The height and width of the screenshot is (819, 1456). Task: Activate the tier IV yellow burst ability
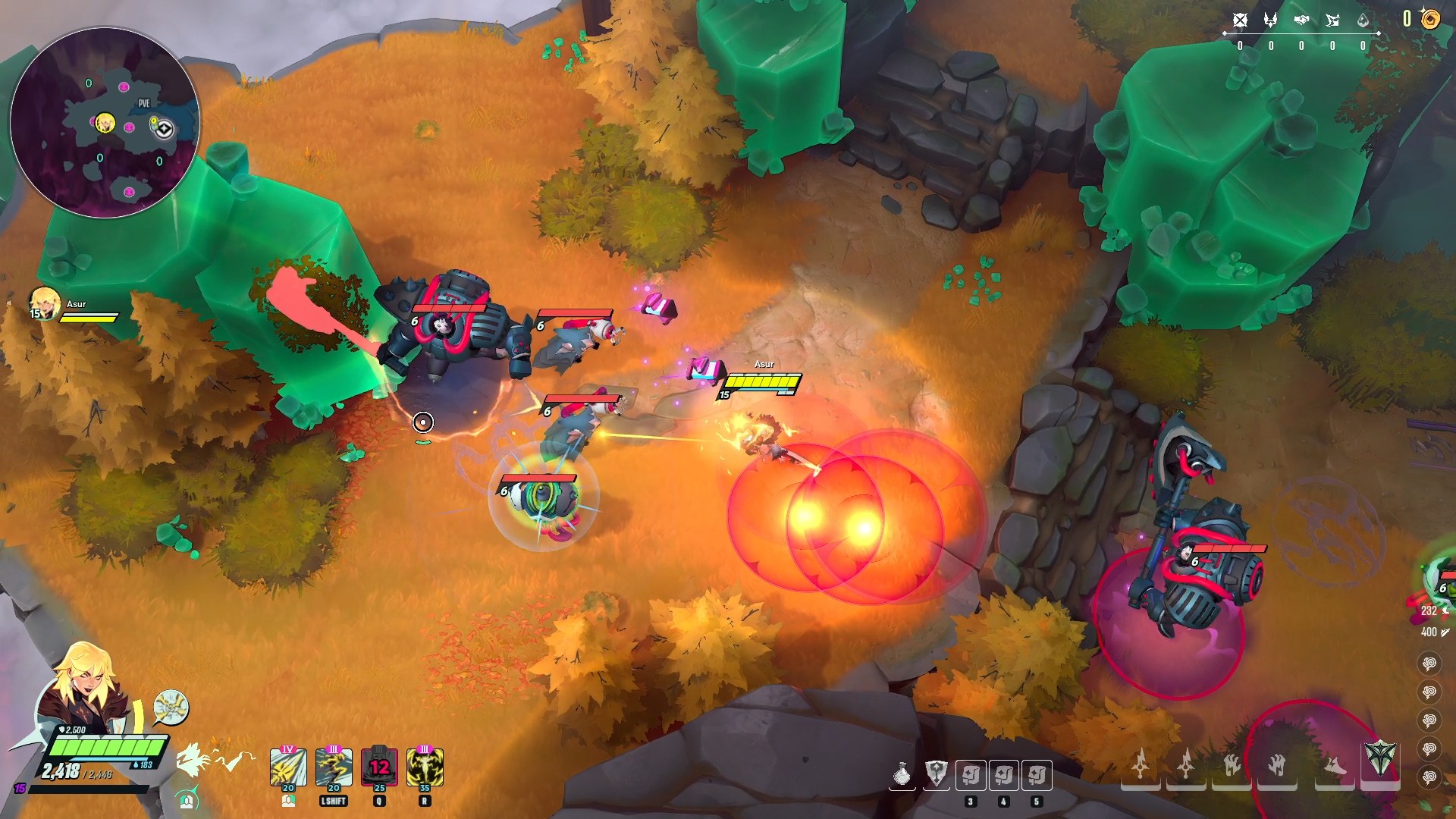[288, 767]
